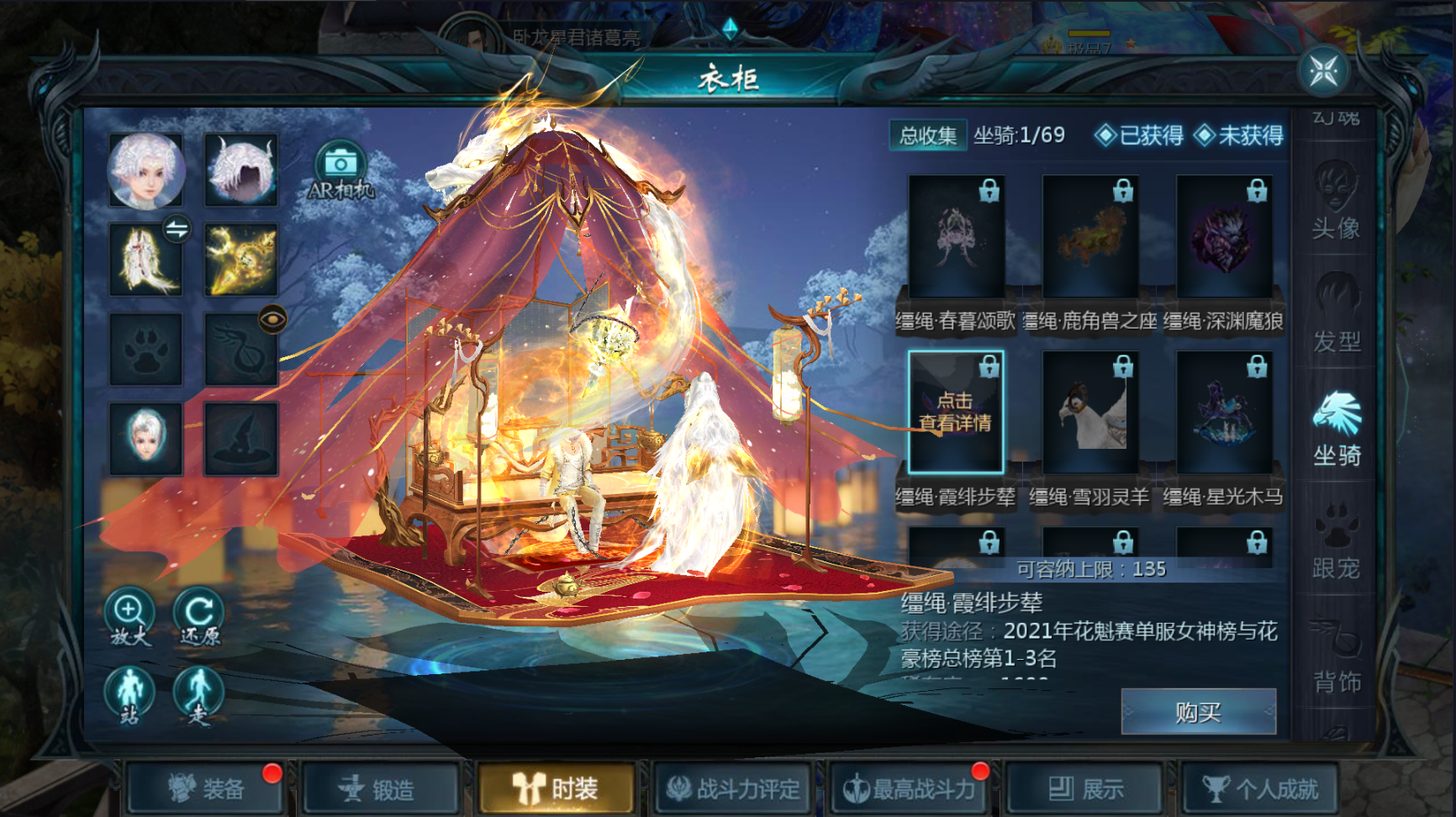
Task: Open the 总收集 total collection
Action: click(x=928, y=135)
